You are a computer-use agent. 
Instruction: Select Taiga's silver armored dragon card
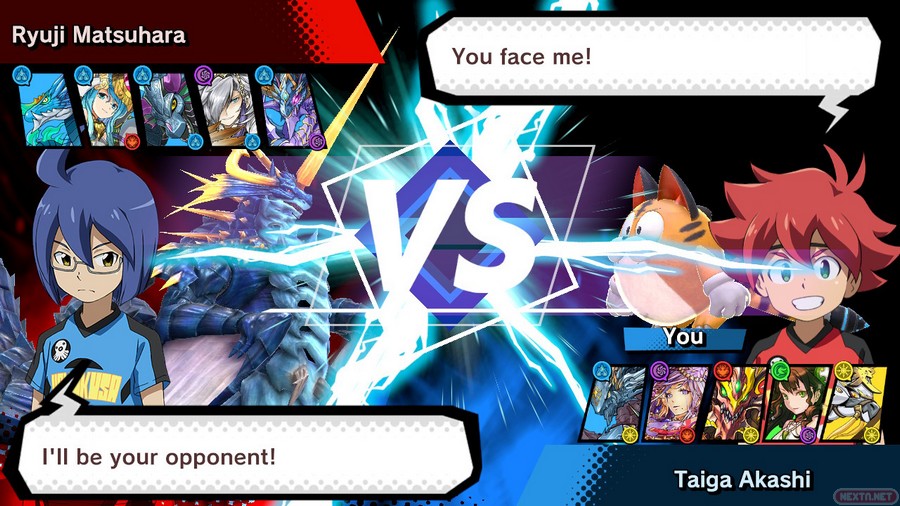tap(616, 402)
